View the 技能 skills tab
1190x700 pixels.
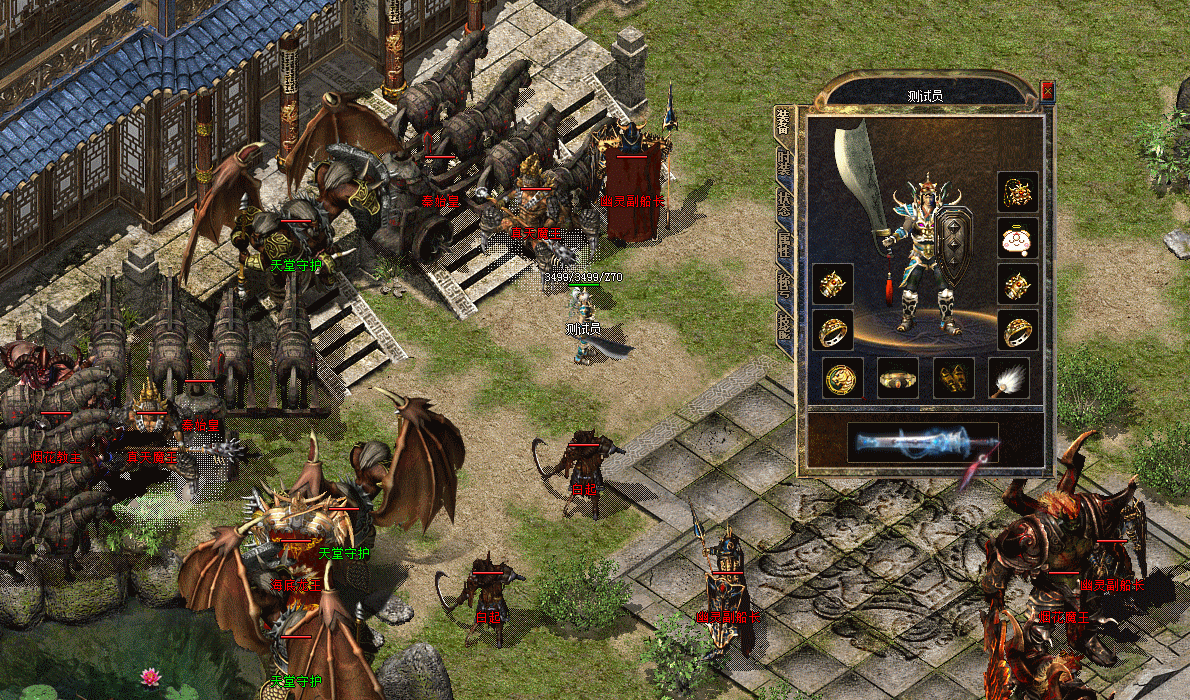tap(784, 327)
